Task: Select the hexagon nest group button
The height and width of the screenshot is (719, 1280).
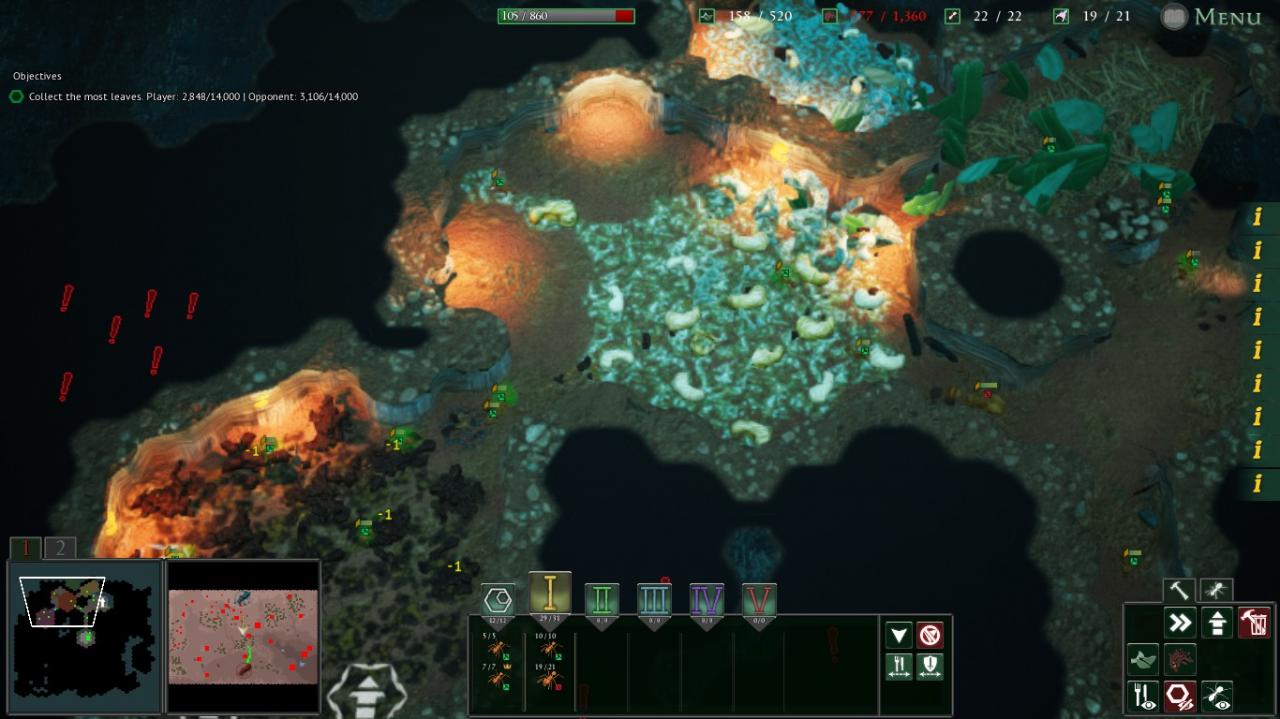Action: [498, 600]
